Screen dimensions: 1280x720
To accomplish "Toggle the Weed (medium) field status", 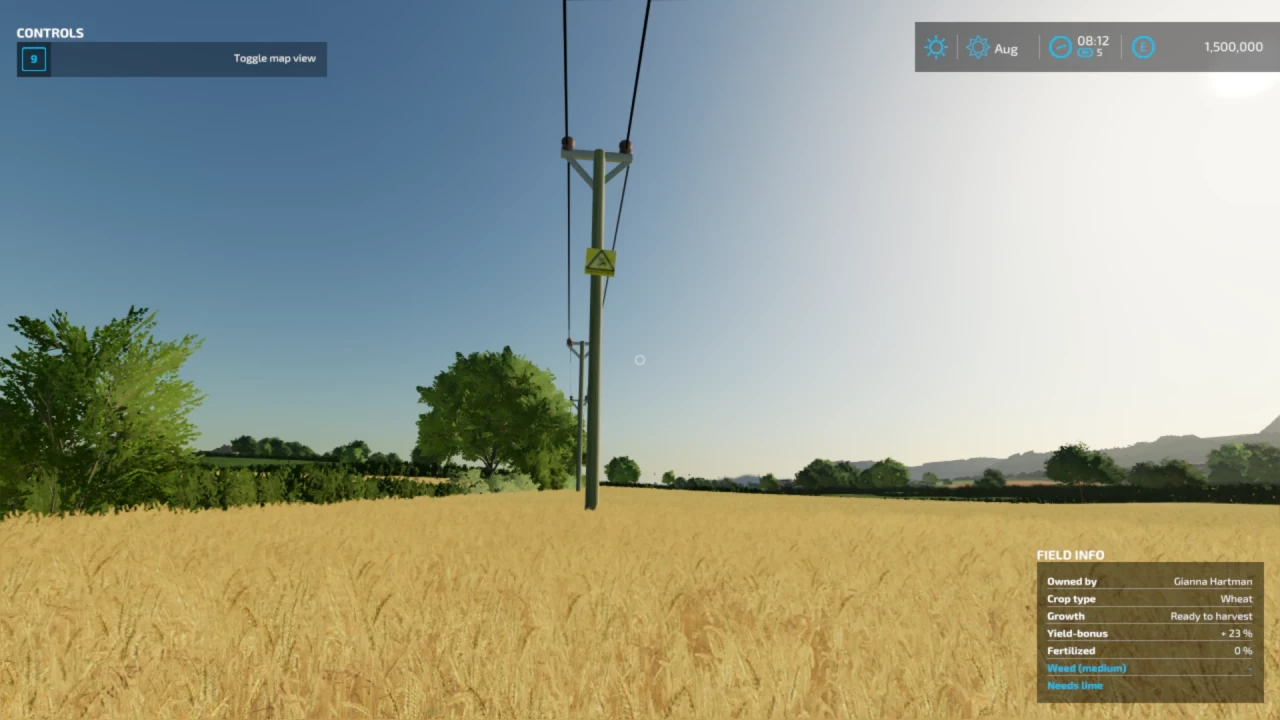I will click(x=1087, y=668).
